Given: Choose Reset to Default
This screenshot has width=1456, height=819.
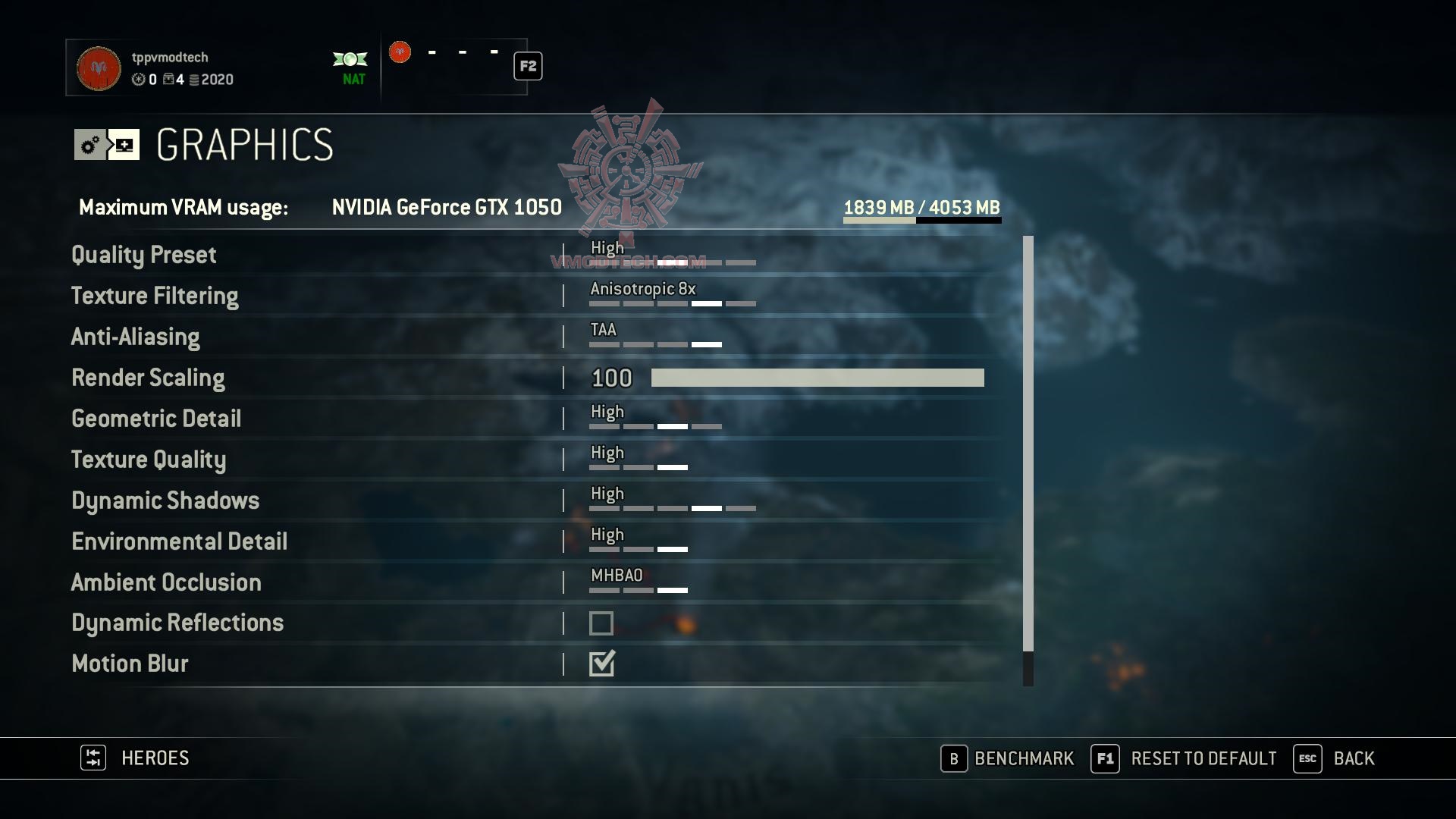Looking at the screenshot, I should pos(1184,758).
